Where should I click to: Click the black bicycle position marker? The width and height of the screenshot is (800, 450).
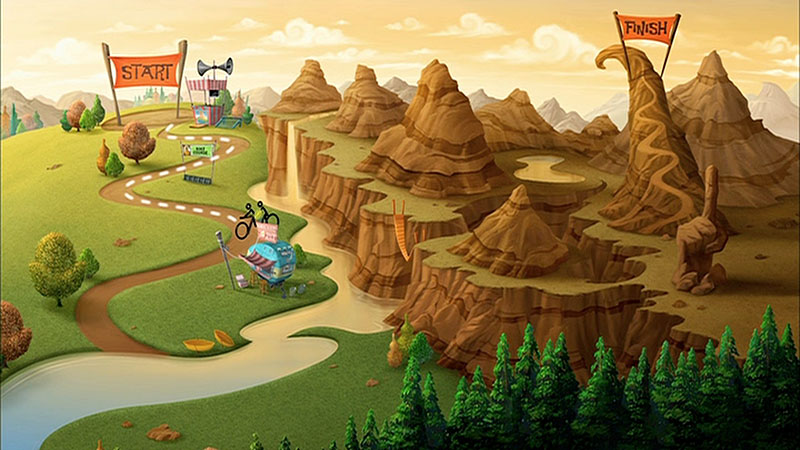point(256,219)
